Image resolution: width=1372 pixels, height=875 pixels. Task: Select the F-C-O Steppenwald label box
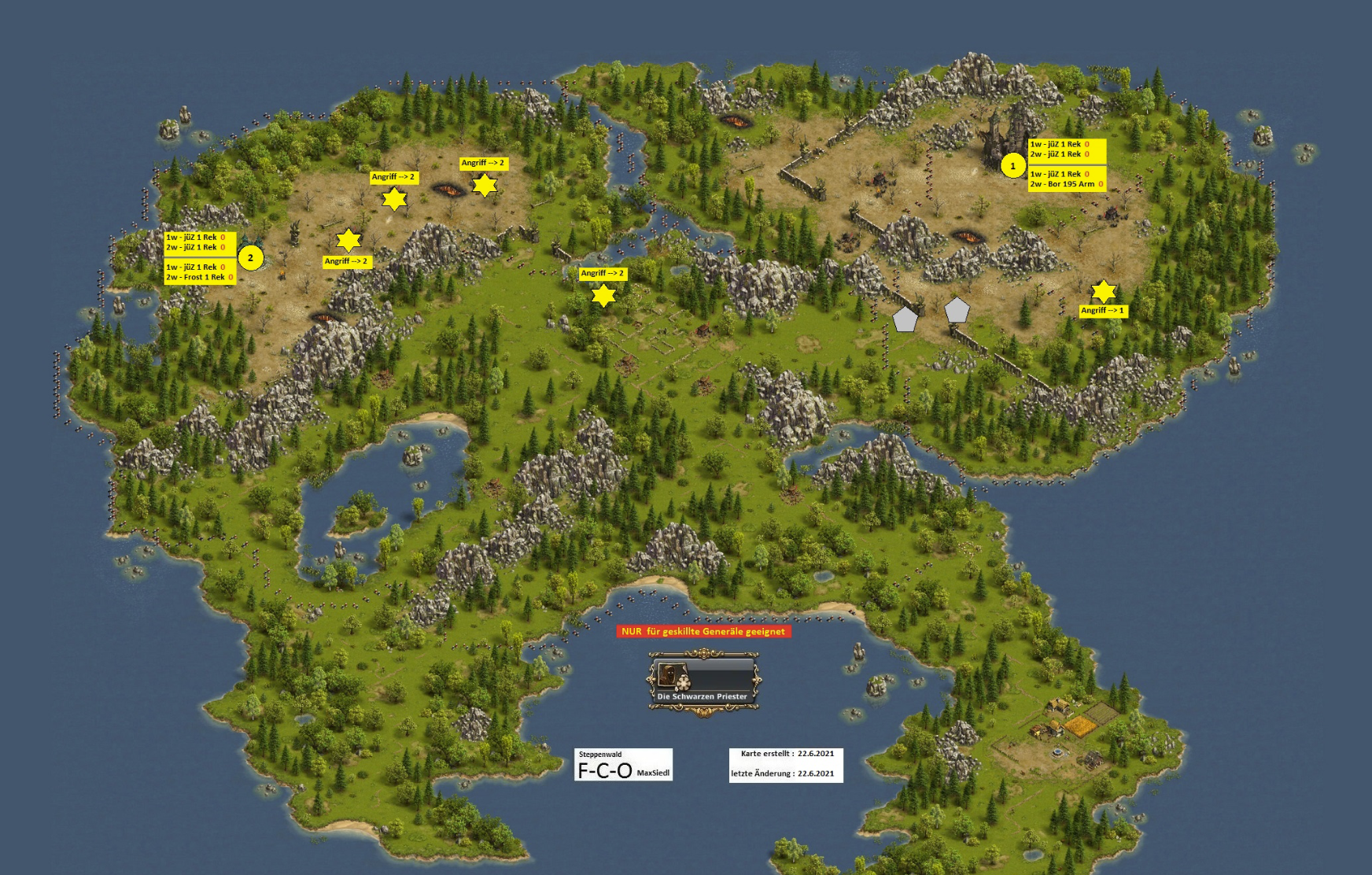coord(624,764)
